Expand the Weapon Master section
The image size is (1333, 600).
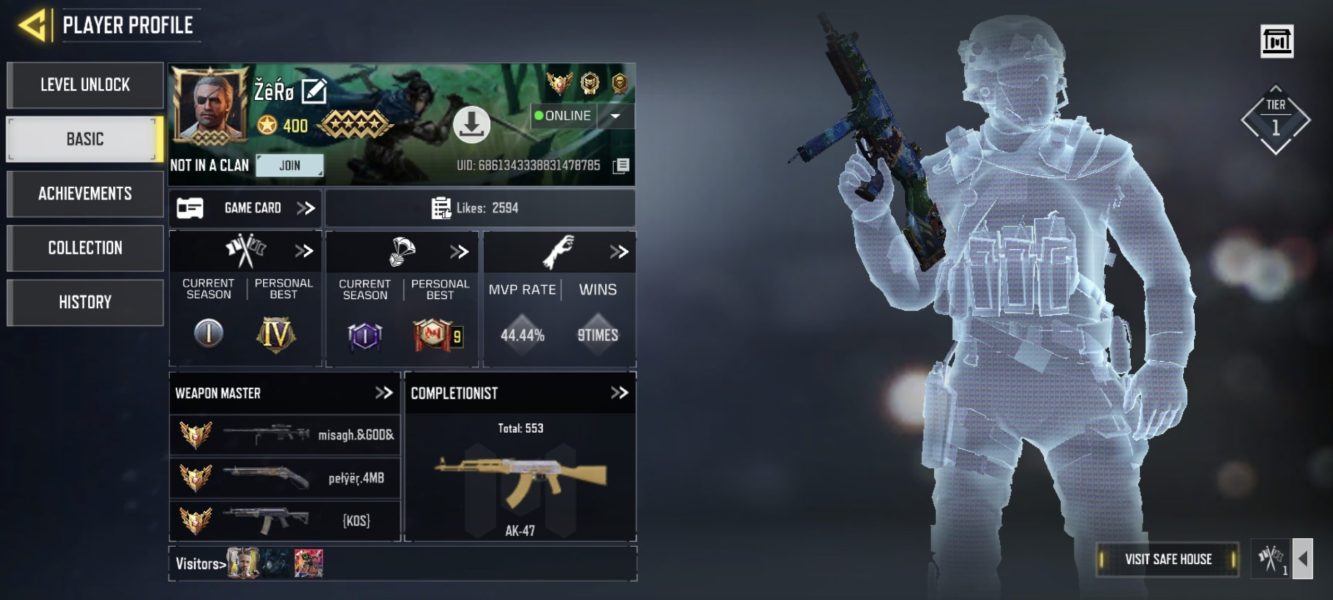383,393
